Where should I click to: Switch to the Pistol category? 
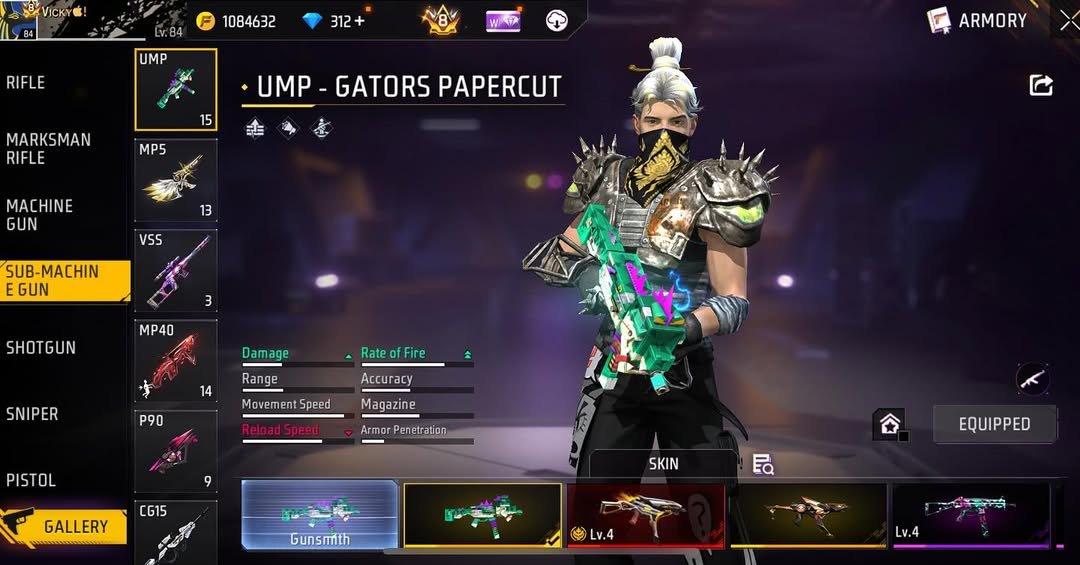pos(31,480)
